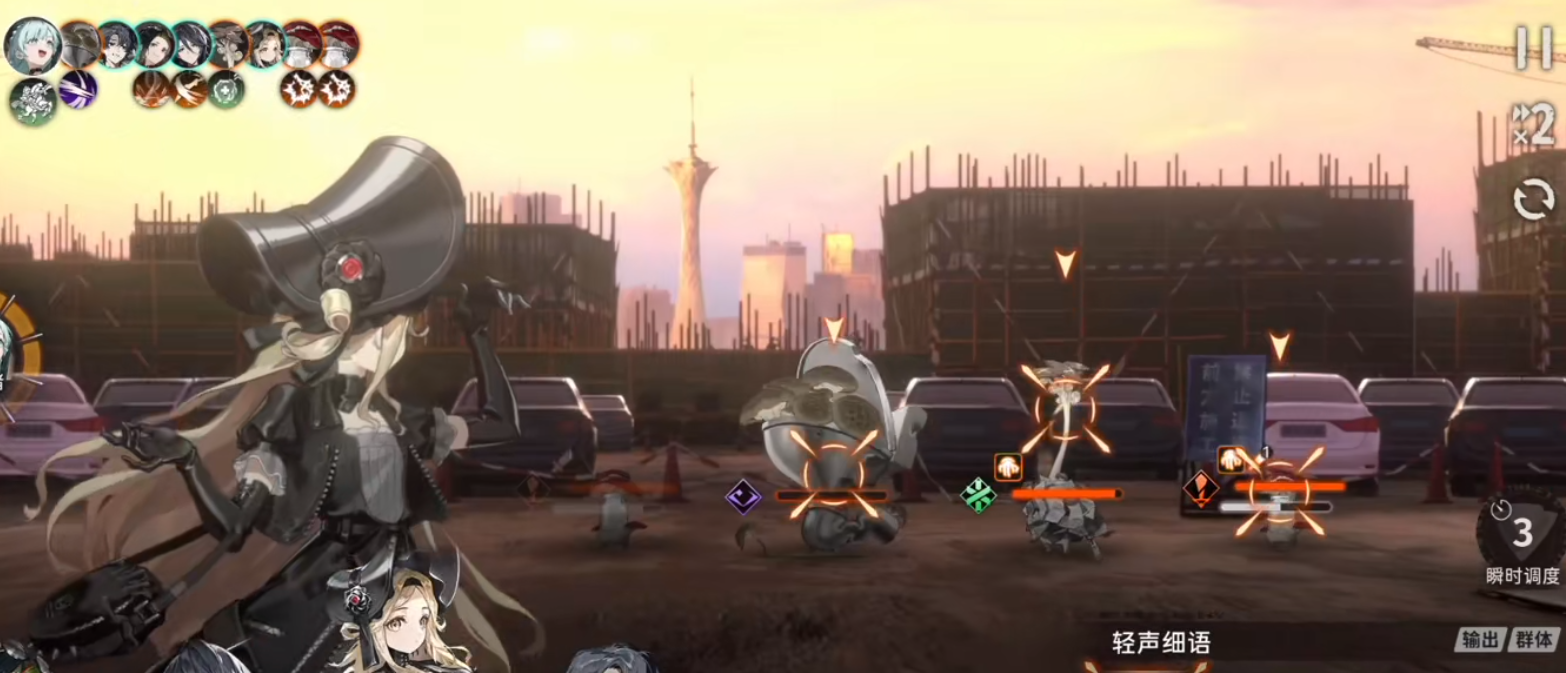
Task: Tap the 轻声细语 skill name bar
Action: tap(1160, 643)
